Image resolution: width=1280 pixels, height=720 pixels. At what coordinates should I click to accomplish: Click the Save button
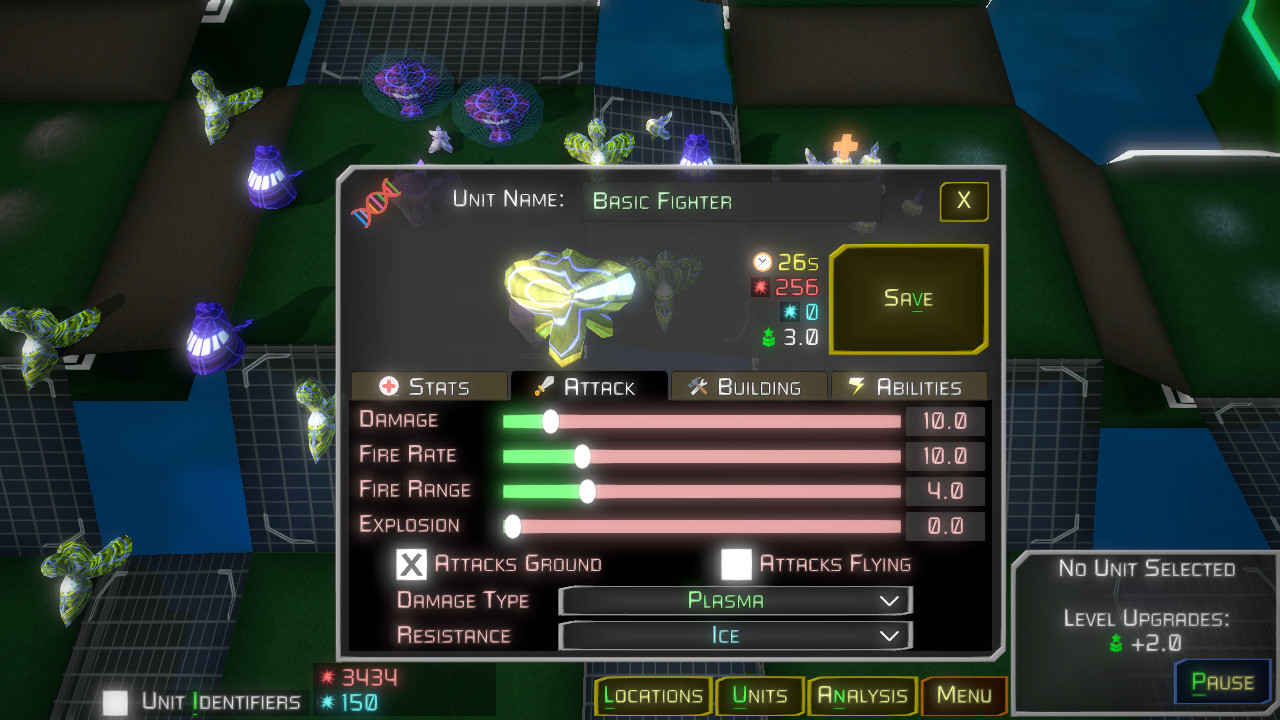pyautogui.click(x=907, y=299)
